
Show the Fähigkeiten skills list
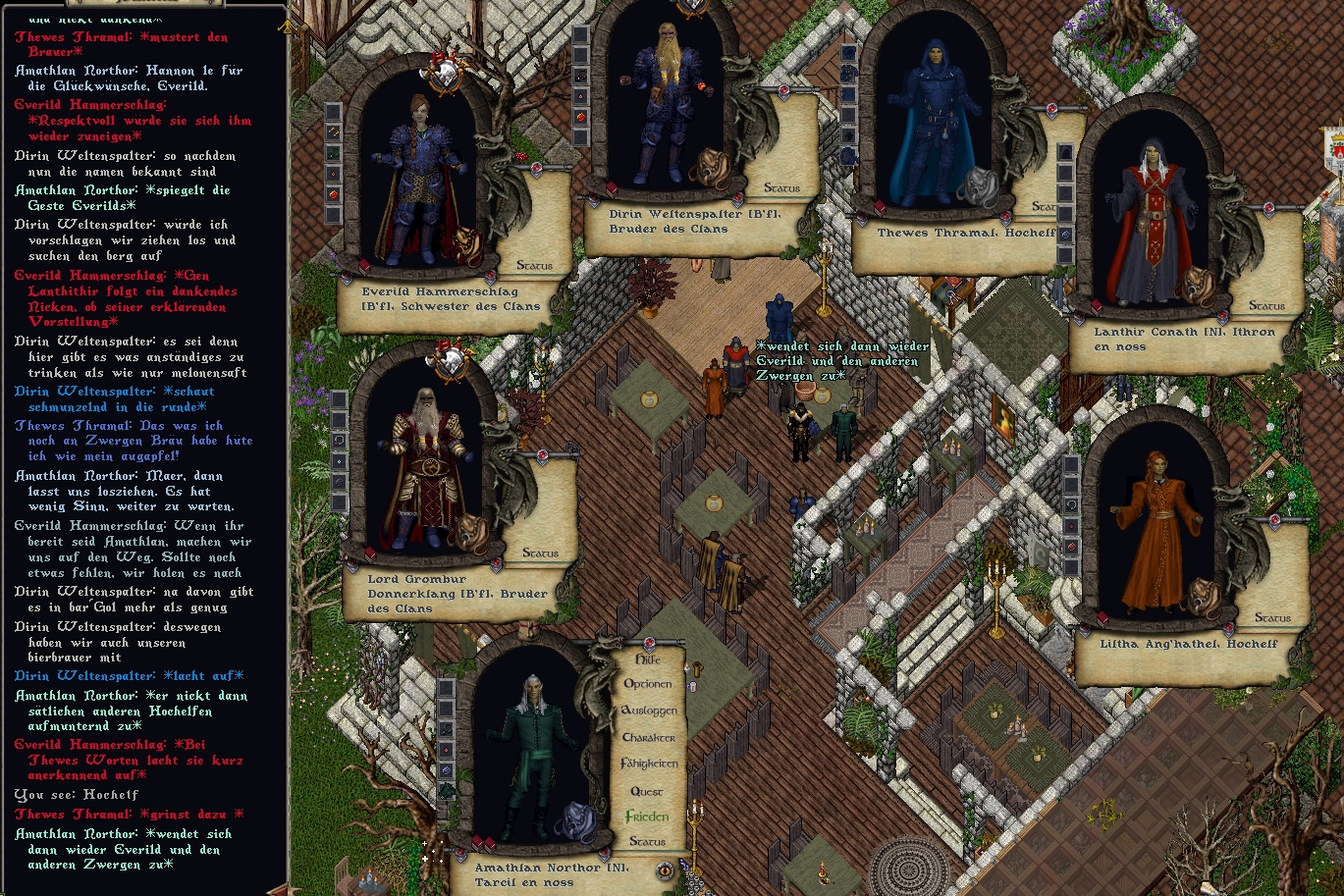[x=649, y=764]
